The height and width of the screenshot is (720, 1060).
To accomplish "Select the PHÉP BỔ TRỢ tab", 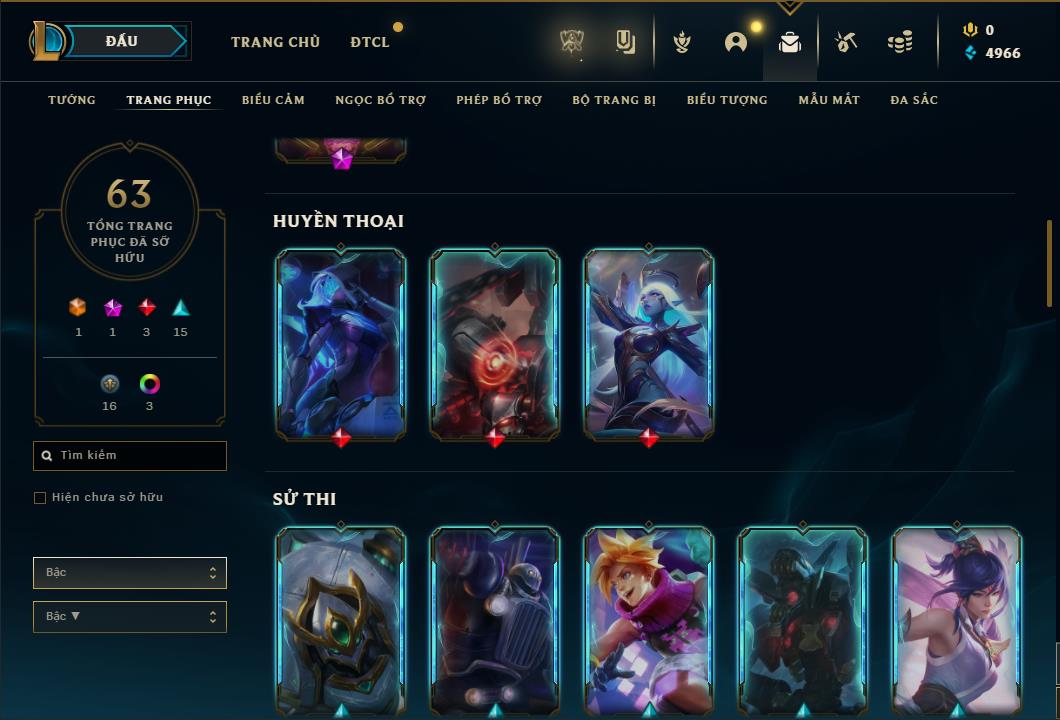I will tap(499, 100).
